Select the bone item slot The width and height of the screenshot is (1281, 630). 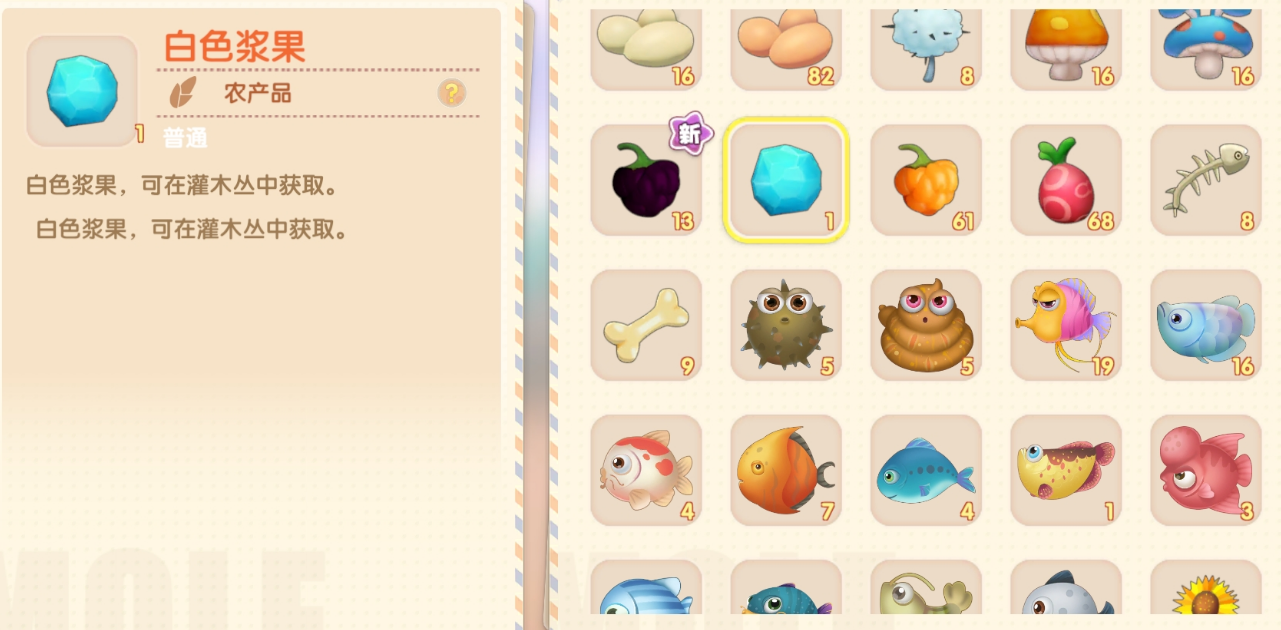click(x=646, y=326)
